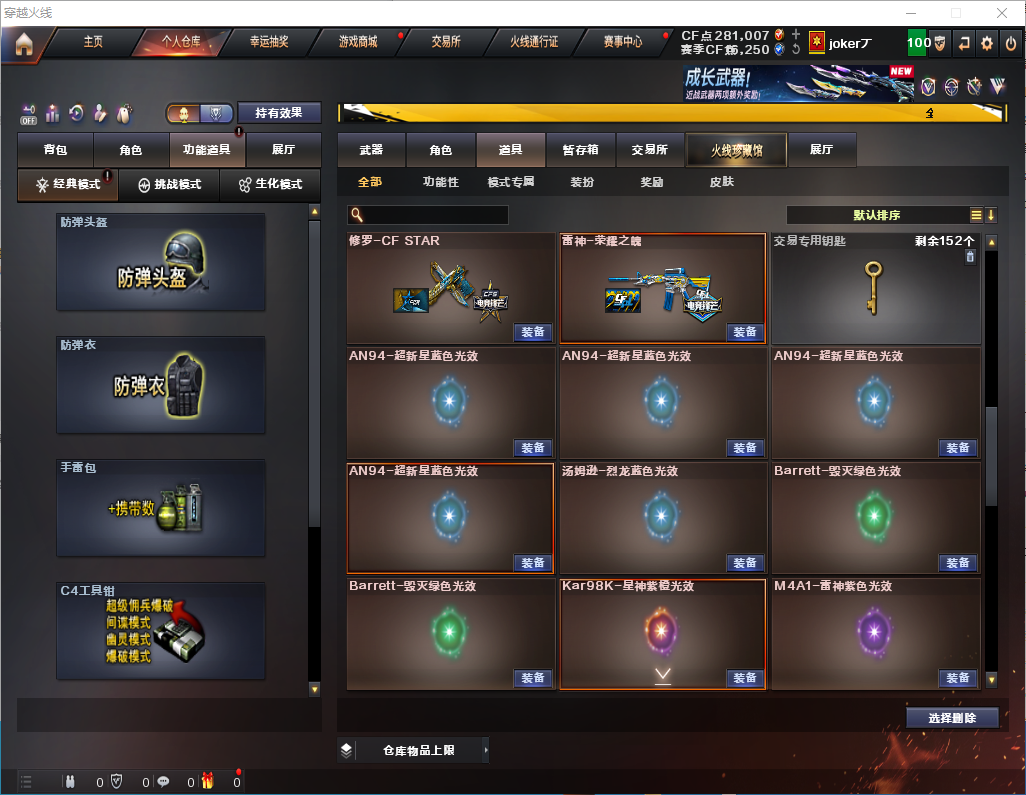Image resolution: width=1026 pixels, height=795 pixels.
Task: Filter items by 功能性 category
Action: coord(441,183)
